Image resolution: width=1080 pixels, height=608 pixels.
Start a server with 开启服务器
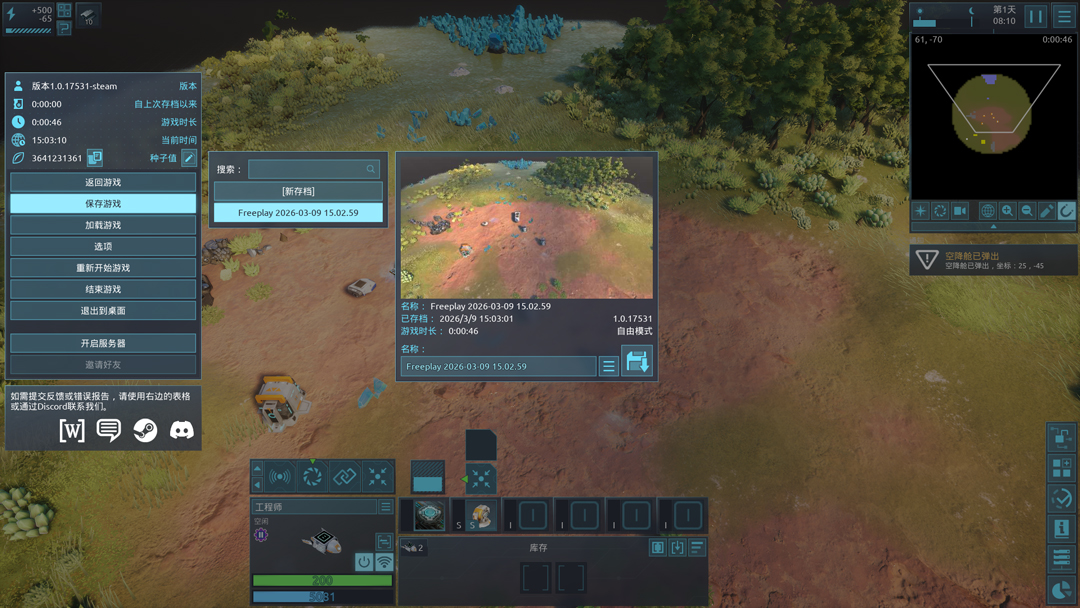103,343
